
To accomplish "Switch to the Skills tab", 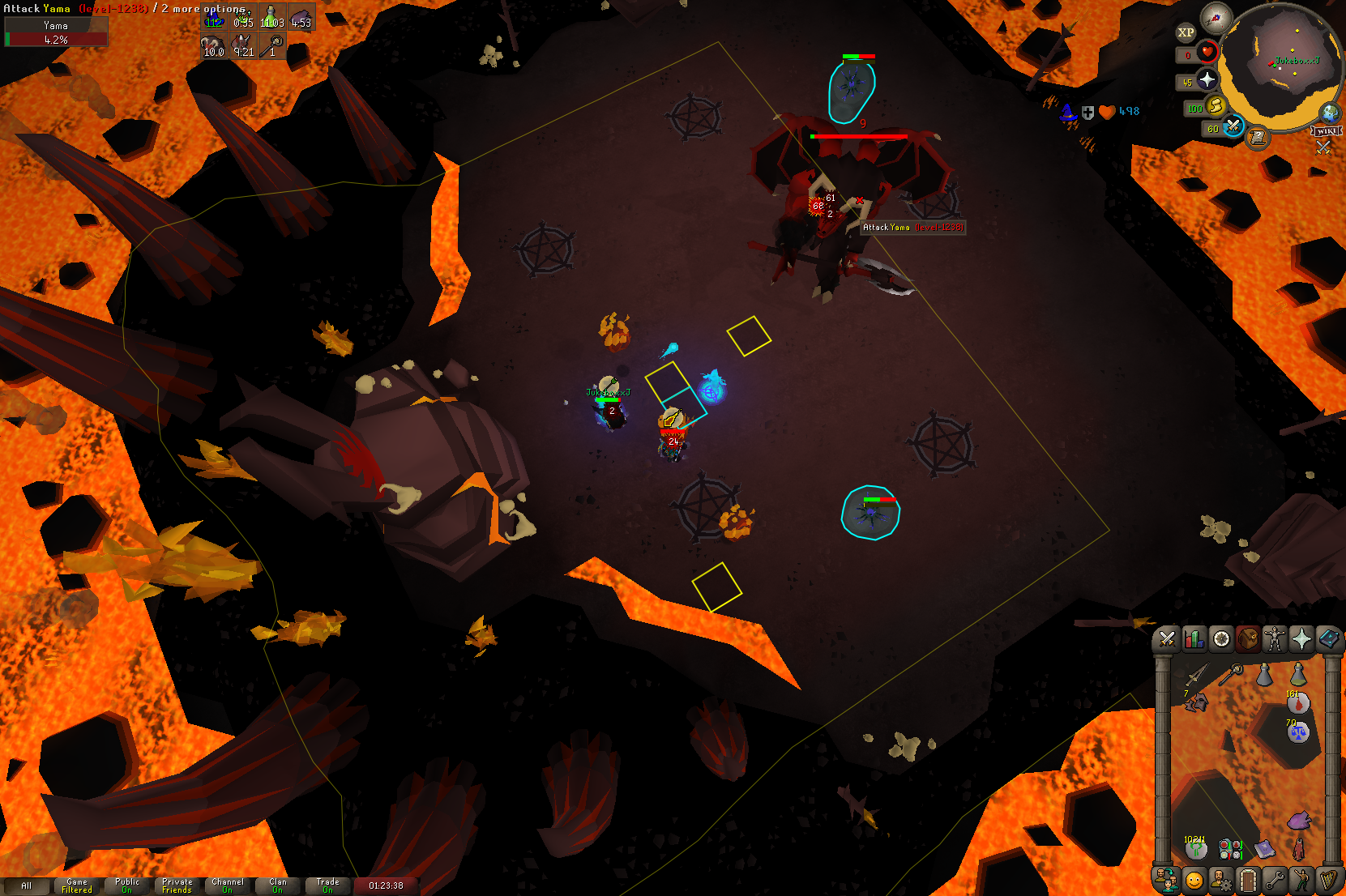I will (x=1194, y=639).
